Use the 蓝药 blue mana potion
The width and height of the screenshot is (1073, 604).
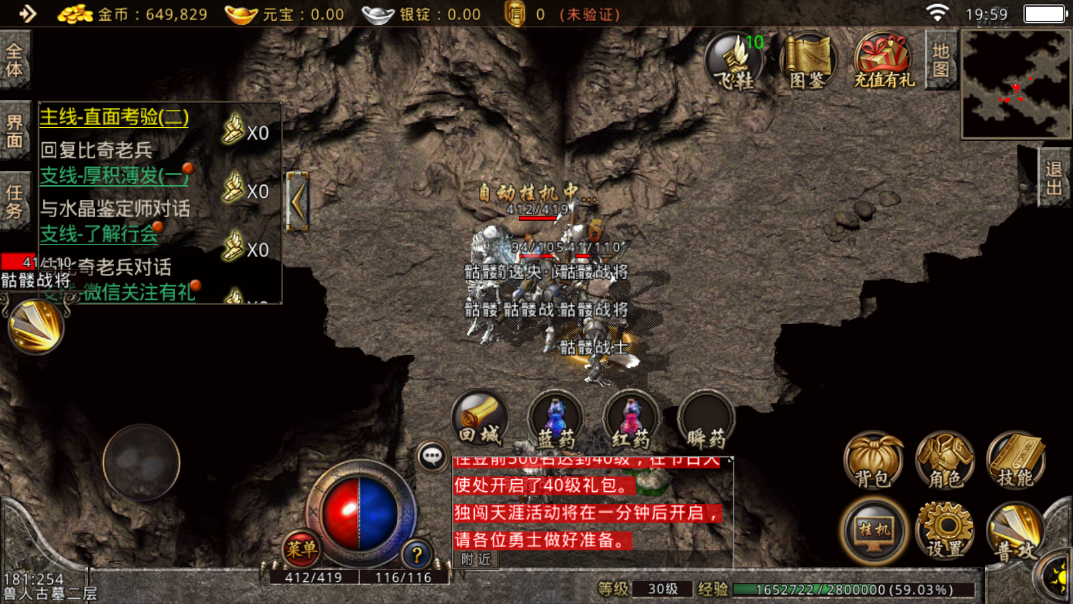pyautogui.click(x=556, y=420)
